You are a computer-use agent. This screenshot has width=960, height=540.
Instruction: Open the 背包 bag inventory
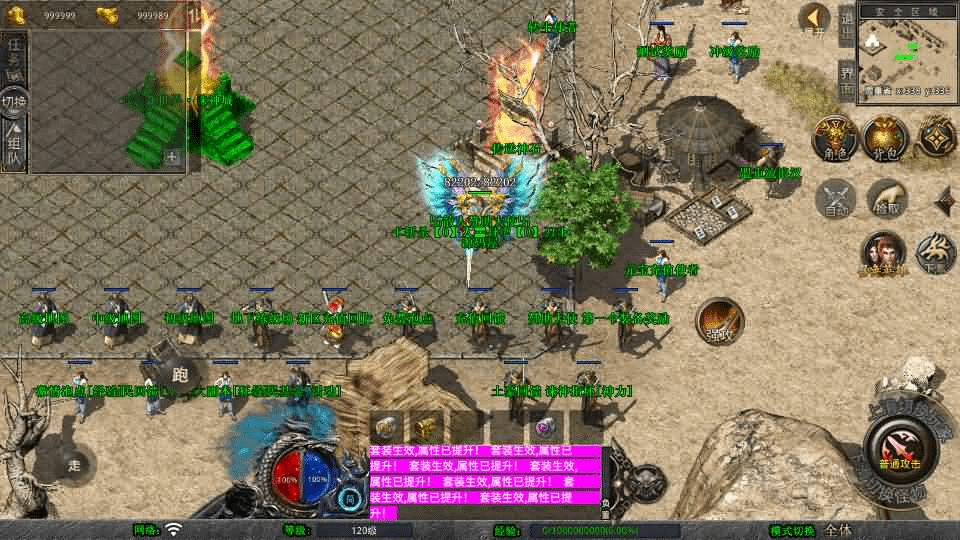click(884, 139)
